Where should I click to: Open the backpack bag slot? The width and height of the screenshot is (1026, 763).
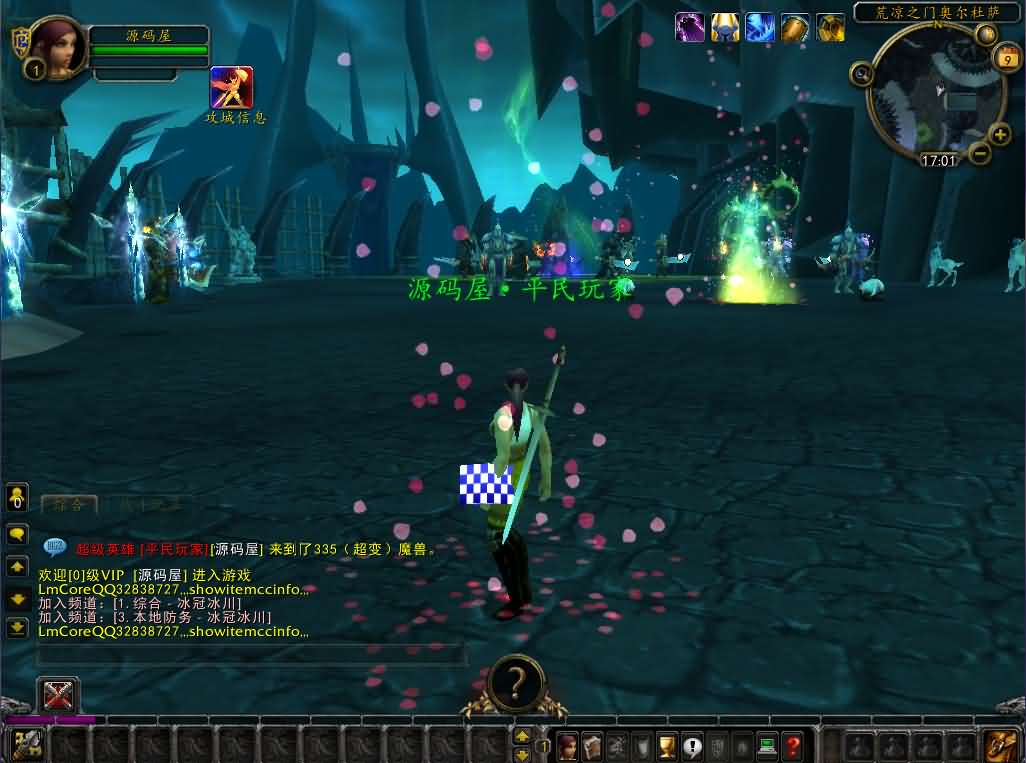(1000, 745)
